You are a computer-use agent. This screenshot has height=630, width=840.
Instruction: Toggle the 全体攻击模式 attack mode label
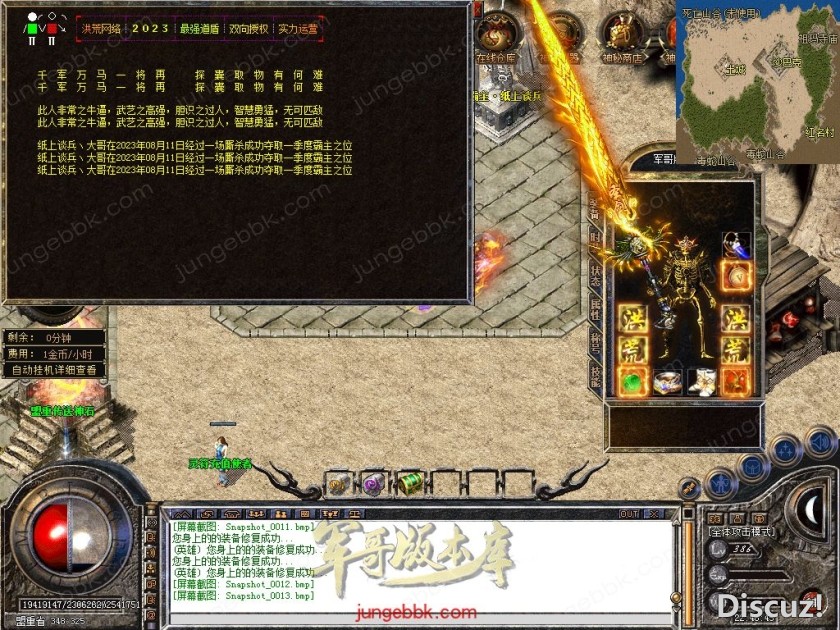pos(743,531)
